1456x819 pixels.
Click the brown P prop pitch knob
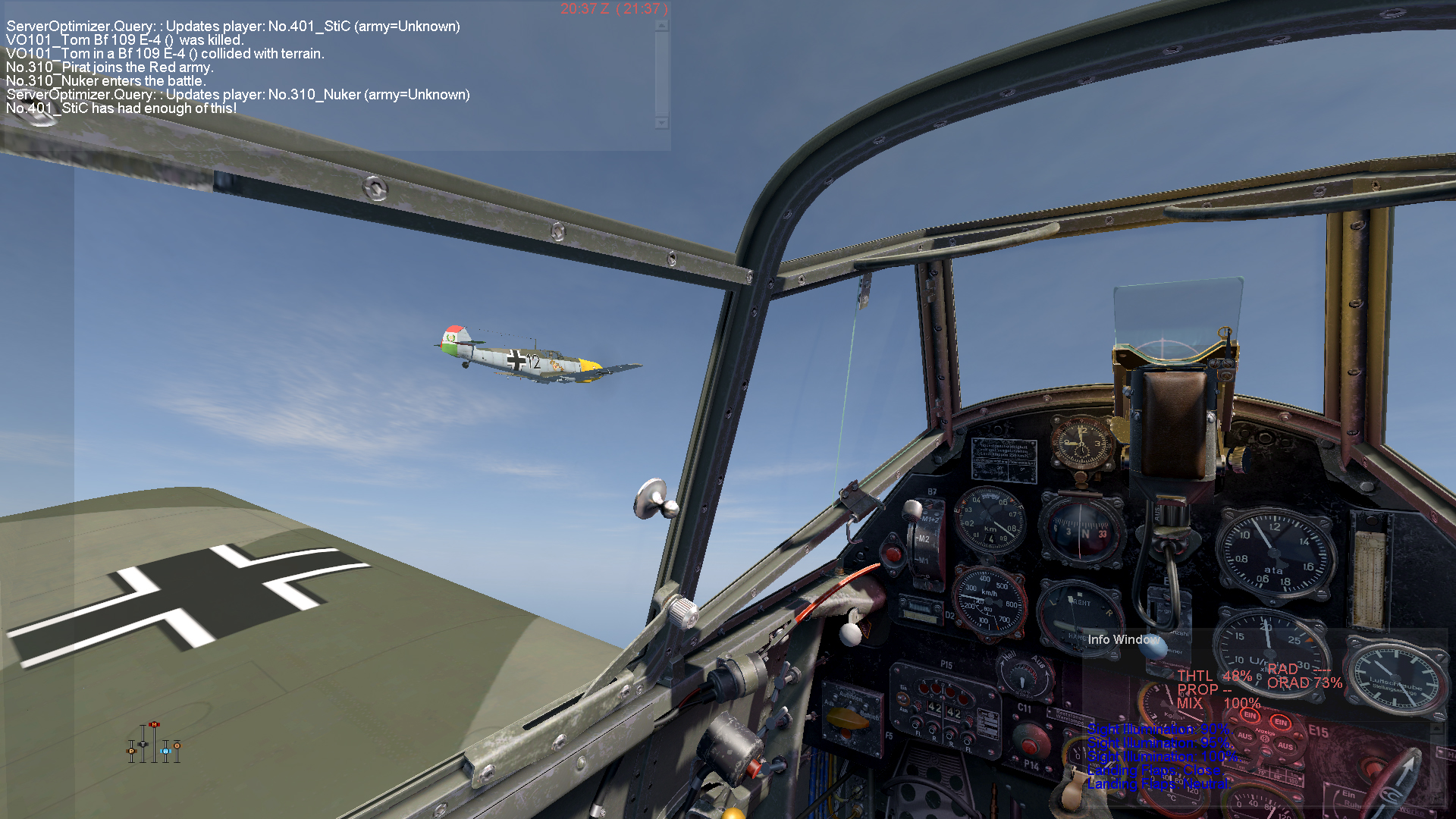[x=131, y=752]
